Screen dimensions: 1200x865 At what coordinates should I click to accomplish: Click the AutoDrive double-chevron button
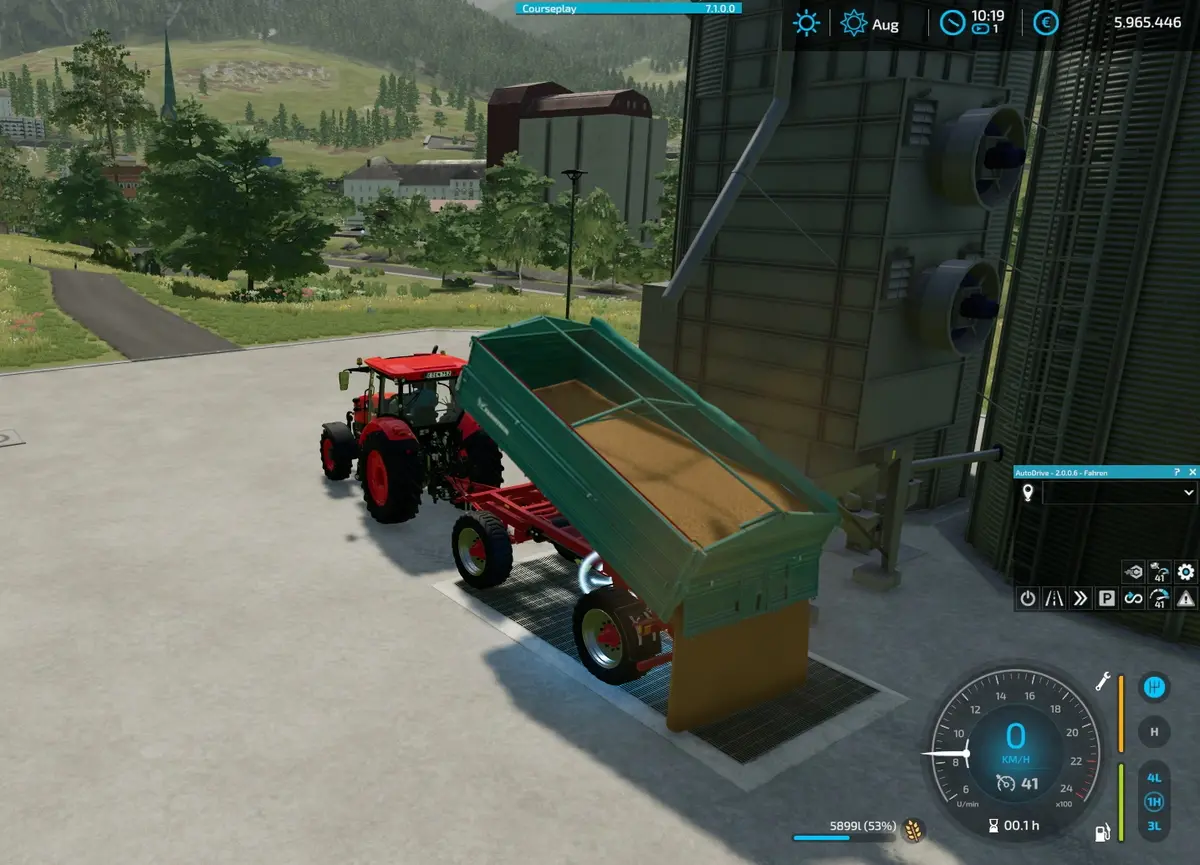click(x=1080, y=598)
